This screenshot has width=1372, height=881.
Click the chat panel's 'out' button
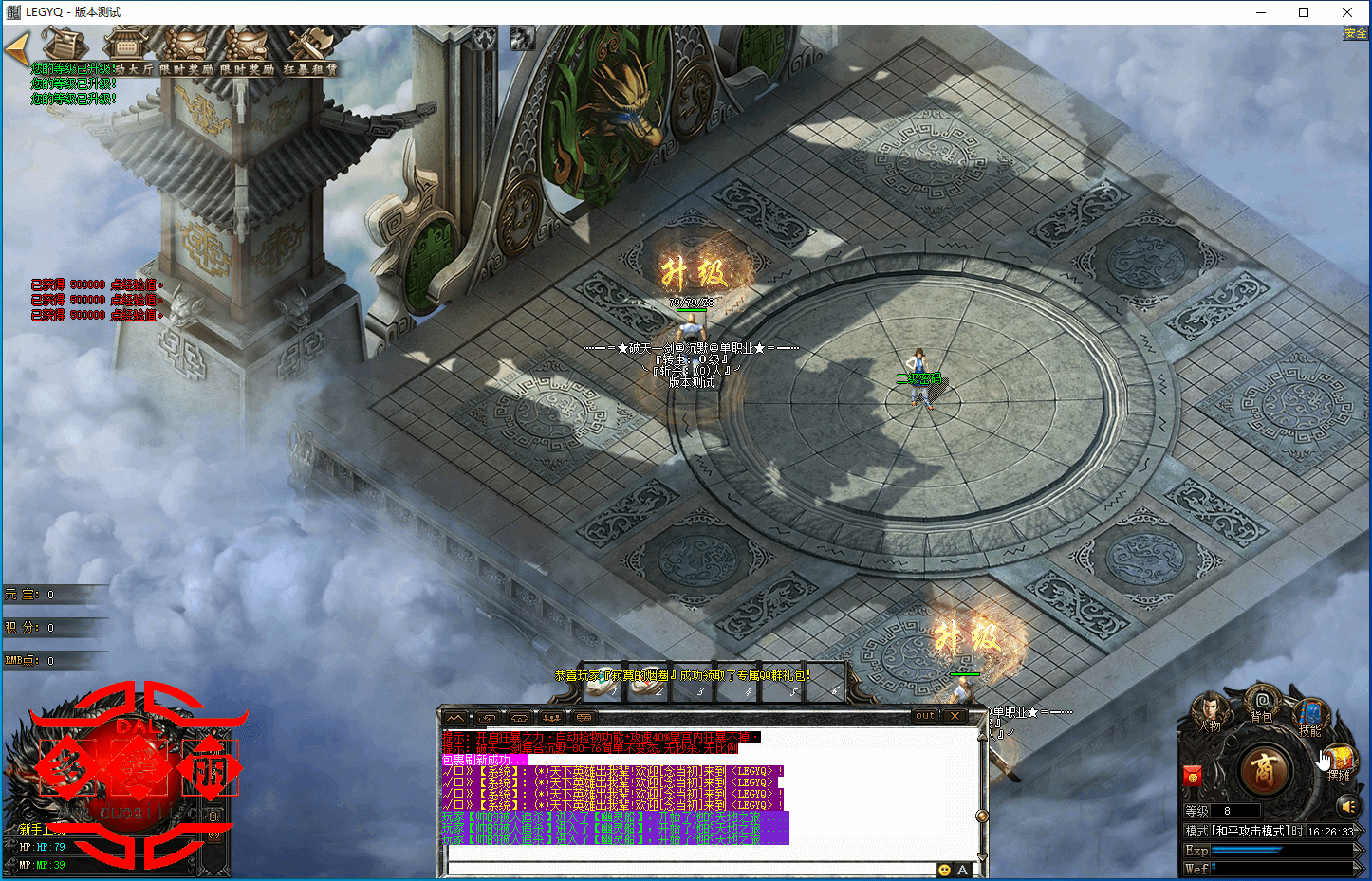pos(925,716)
